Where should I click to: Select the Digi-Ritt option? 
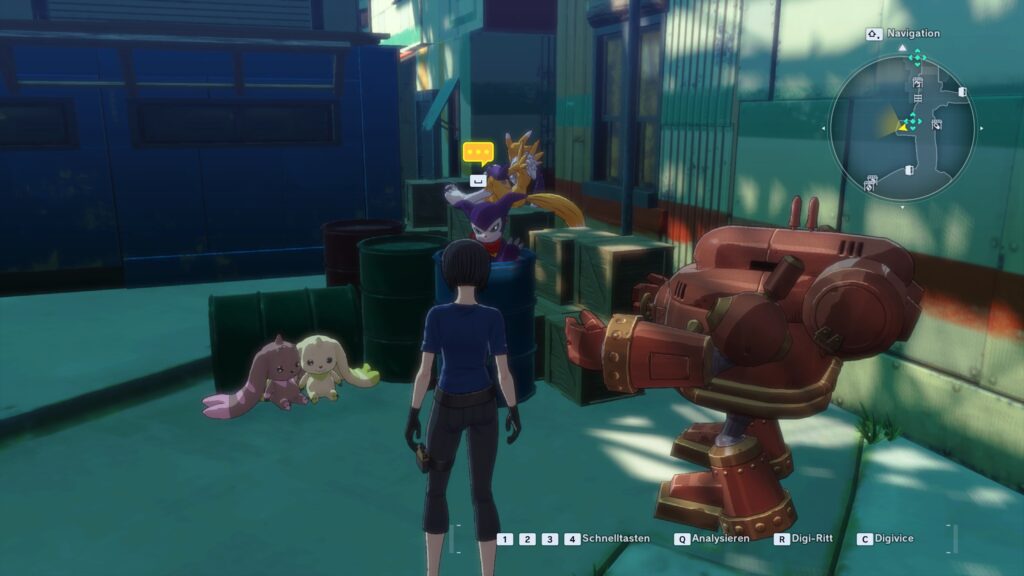click(x=812, y=538)
